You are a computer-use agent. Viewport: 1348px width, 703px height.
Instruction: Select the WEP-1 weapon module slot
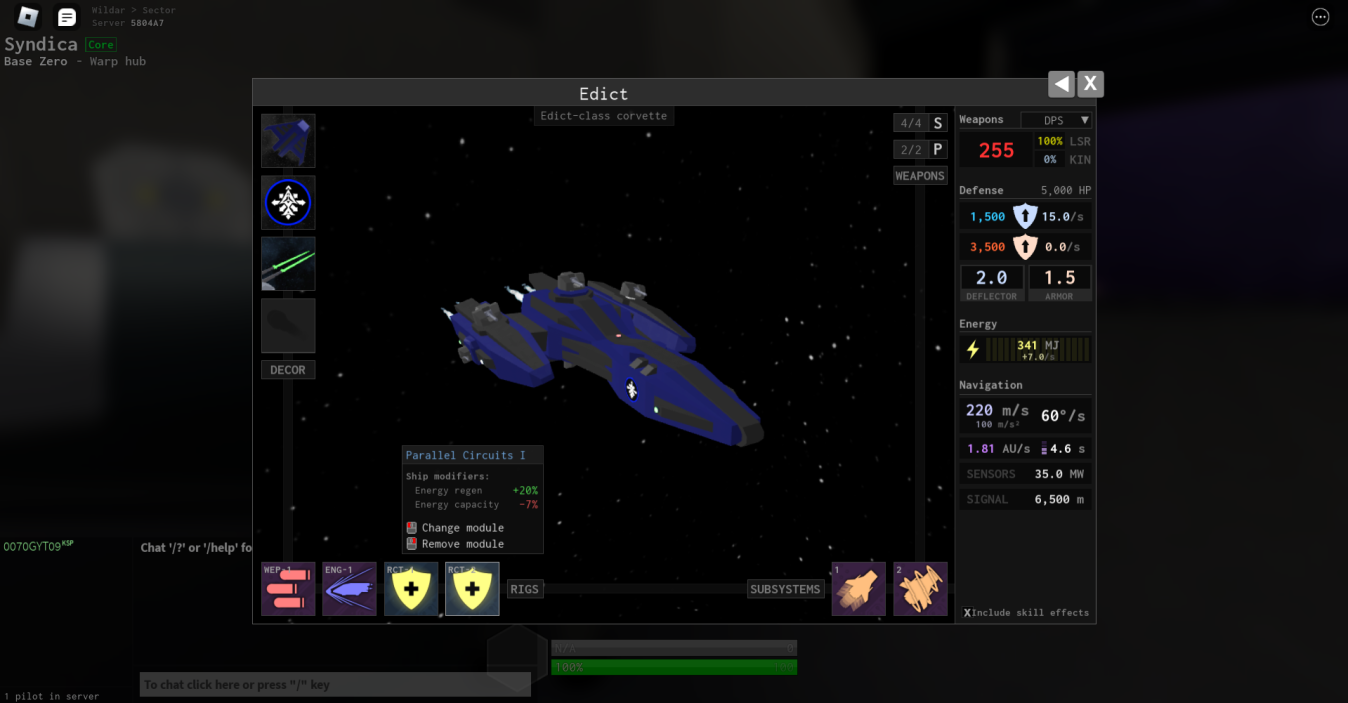tap(288, 589)
